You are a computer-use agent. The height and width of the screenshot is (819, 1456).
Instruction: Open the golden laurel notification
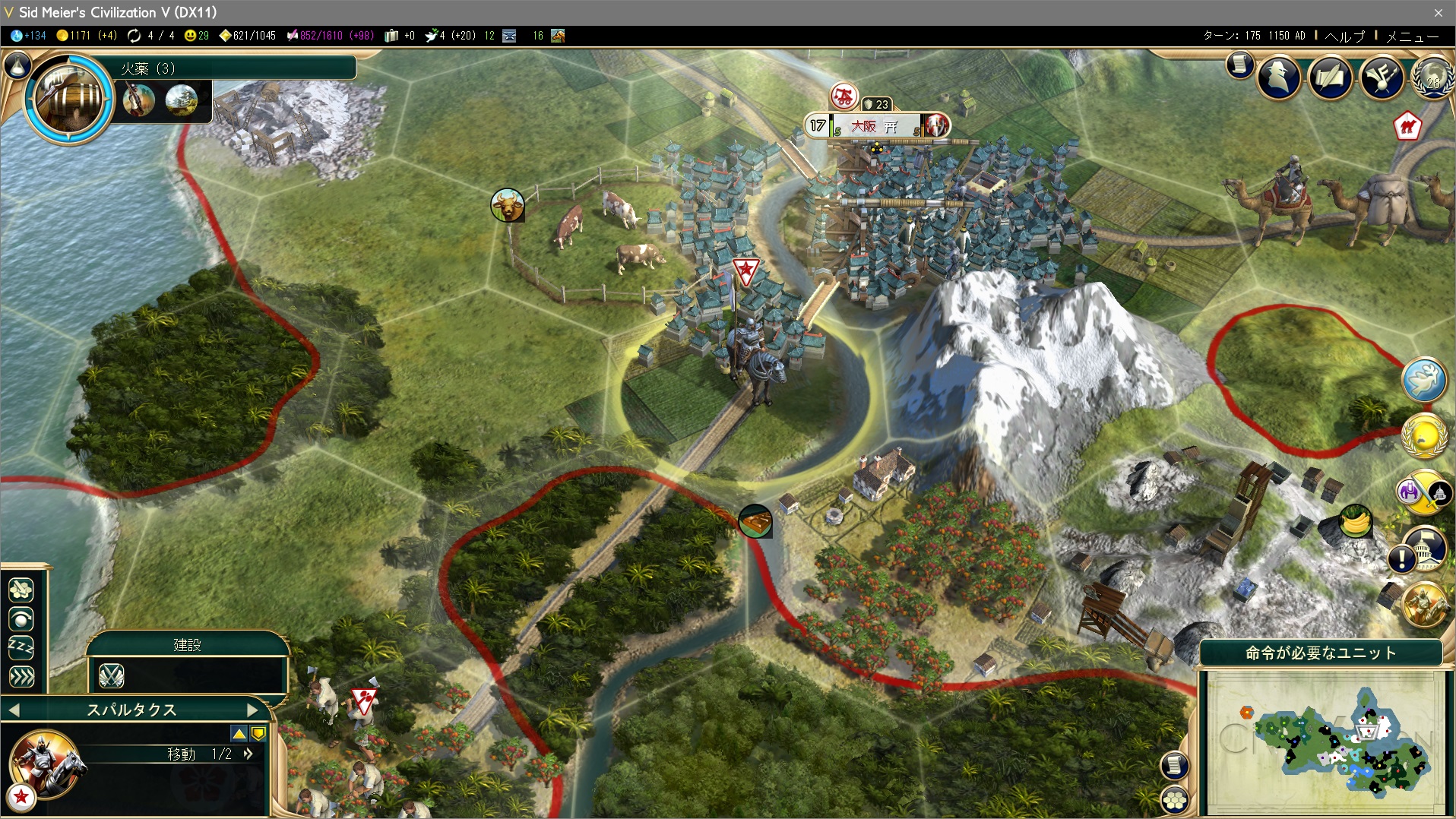click(x=1423, y=436)
